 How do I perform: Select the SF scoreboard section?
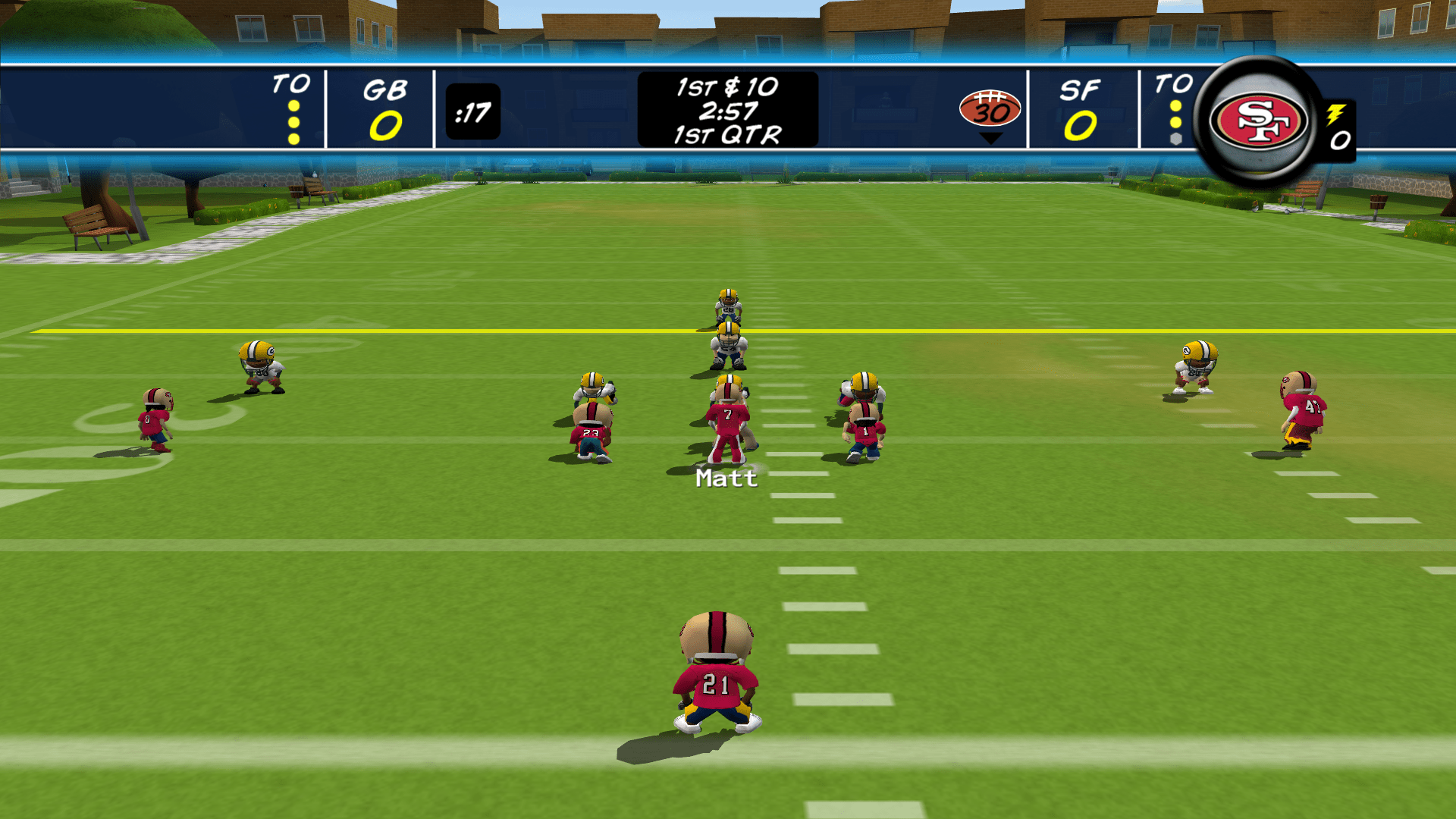(x=1082, y=106)
